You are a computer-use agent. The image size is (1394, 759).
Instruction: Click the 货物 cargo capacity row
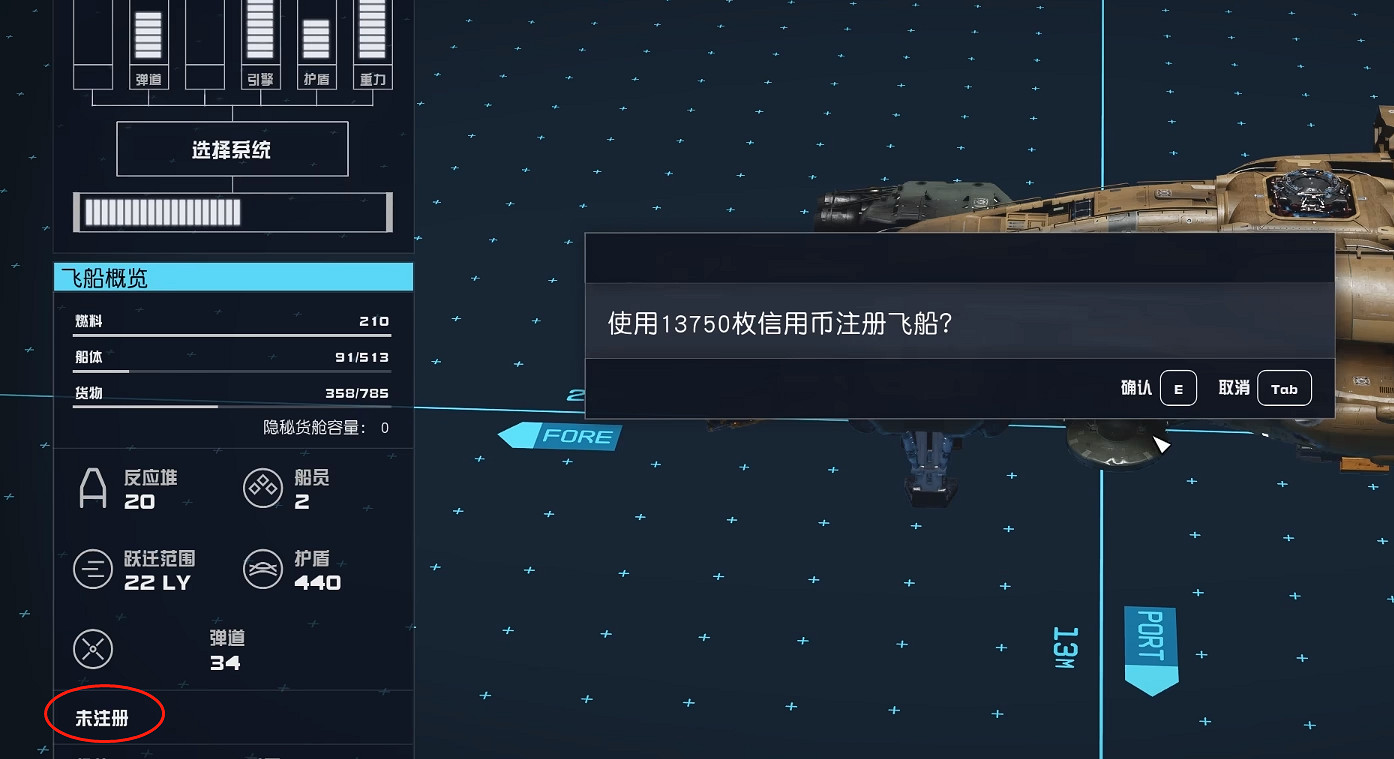230,392
